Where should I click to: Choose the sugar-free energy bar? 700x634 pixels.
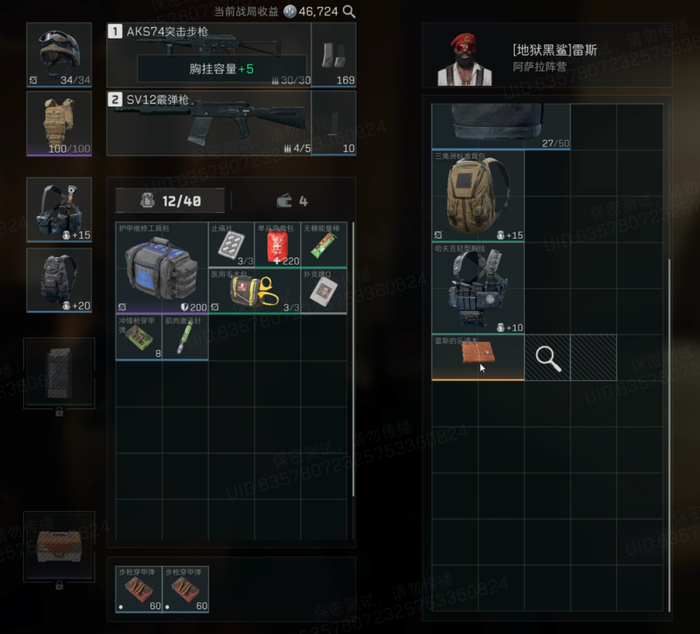[x=324, y=244]
